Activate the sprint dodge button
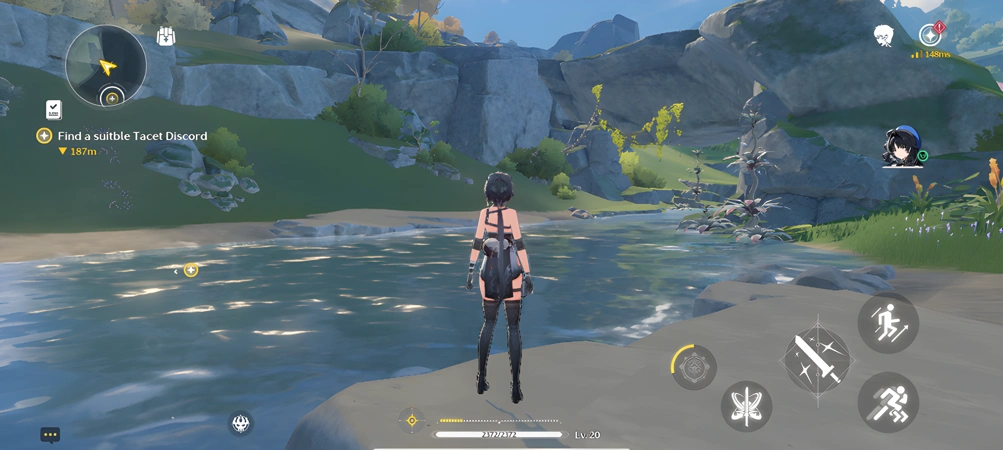 (887, 402)
